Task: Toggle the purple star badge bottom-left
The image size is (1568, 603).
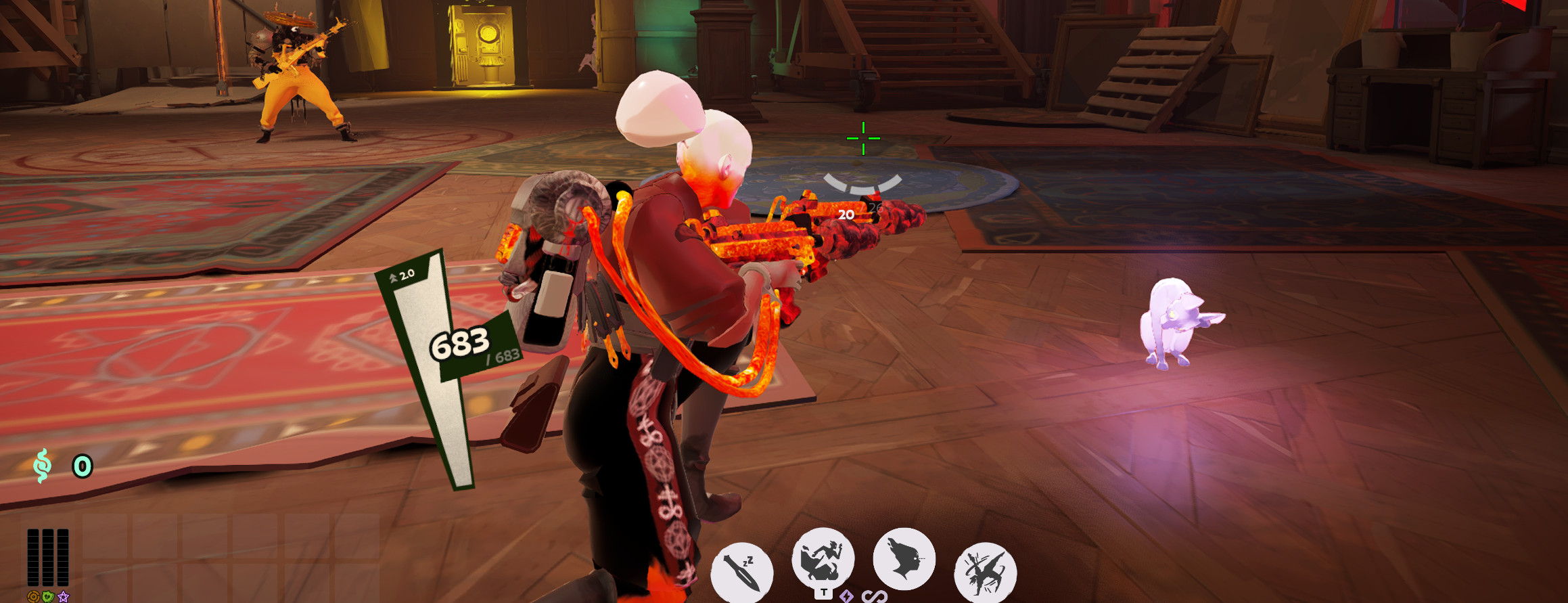Action: pyautogui.click(x=64, y=598)
